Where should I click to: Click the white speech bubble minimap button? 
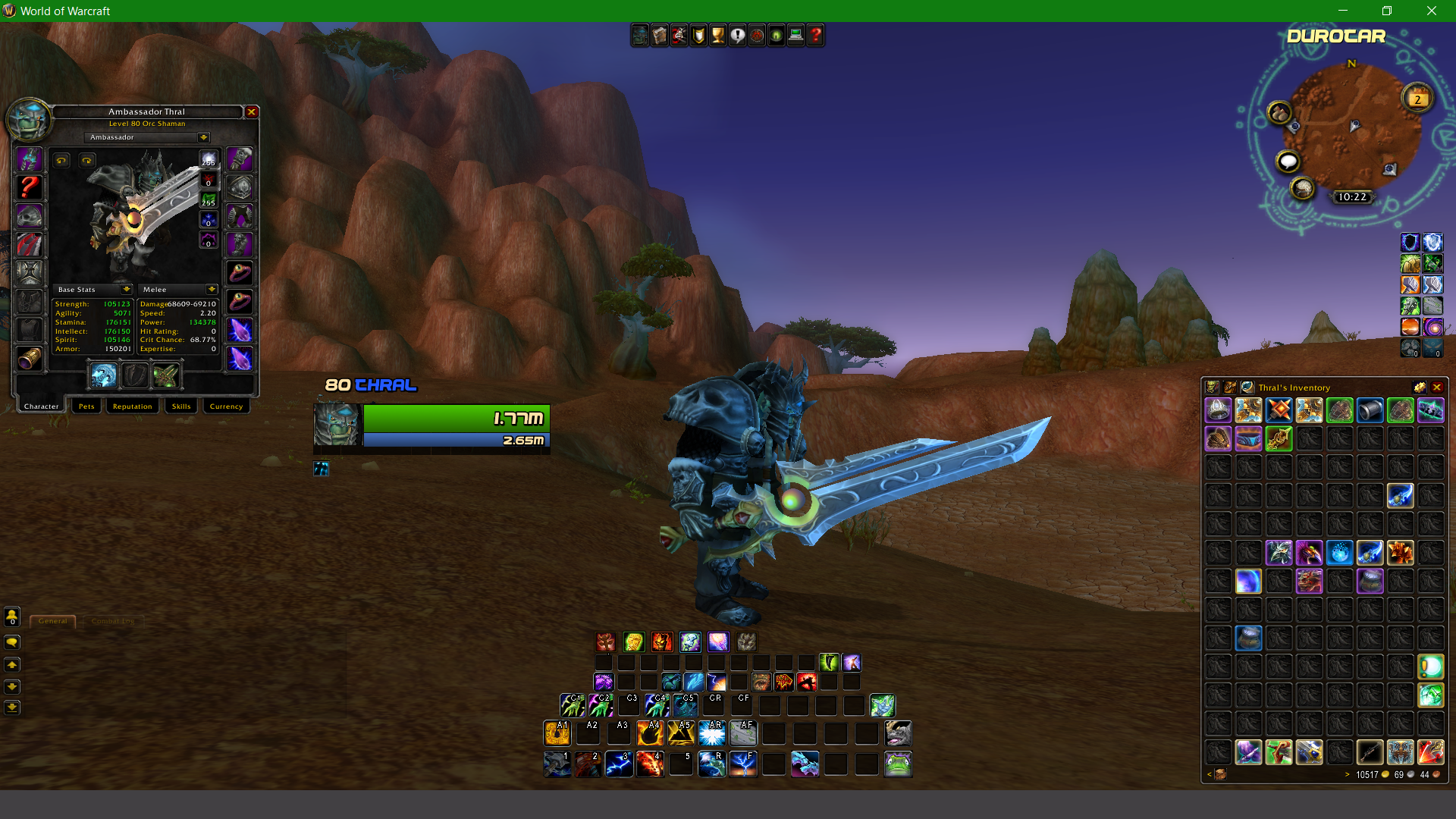[x=1288, y=162]
